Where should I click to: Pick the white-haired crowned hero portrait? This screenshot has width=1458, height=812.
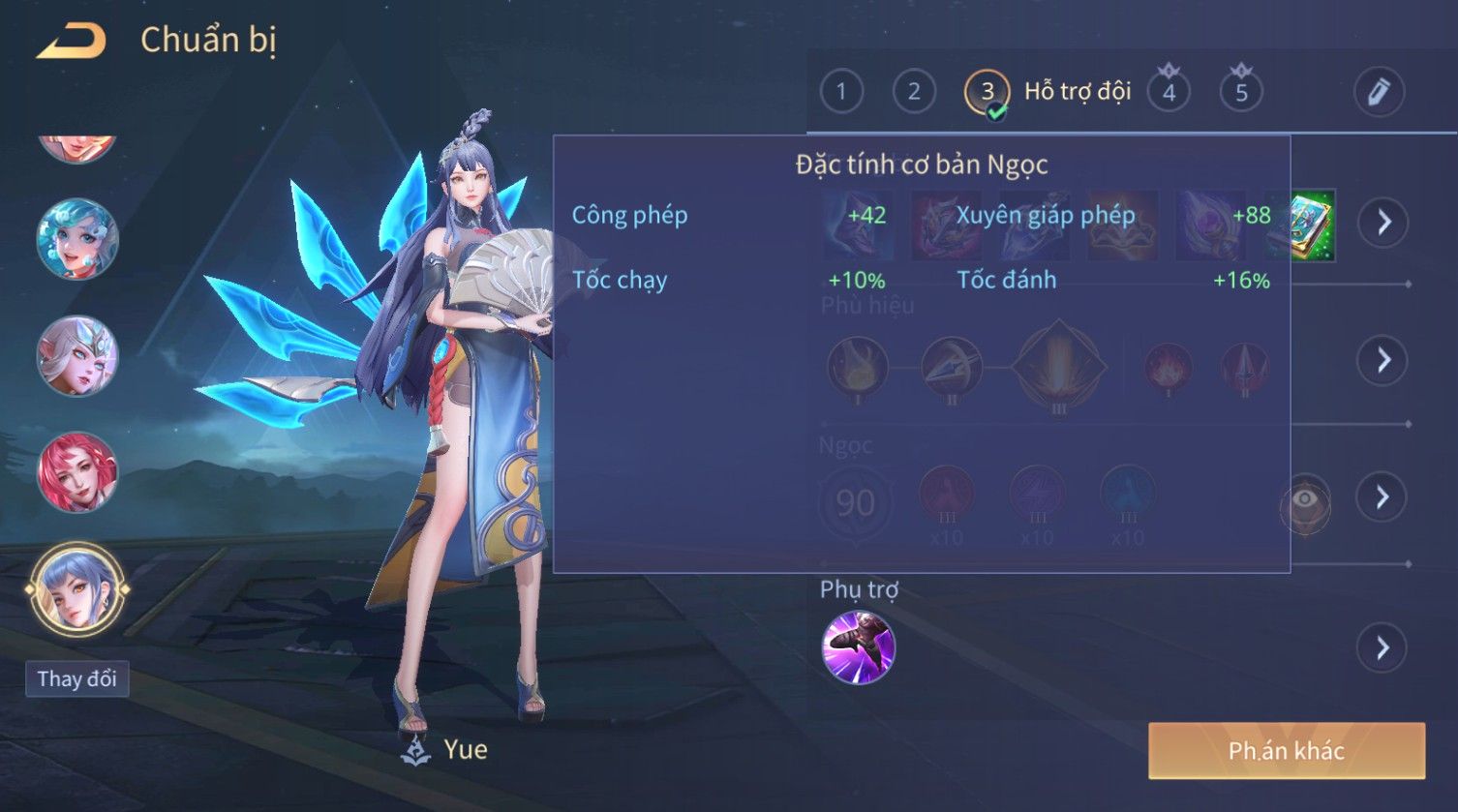(76, 356)
